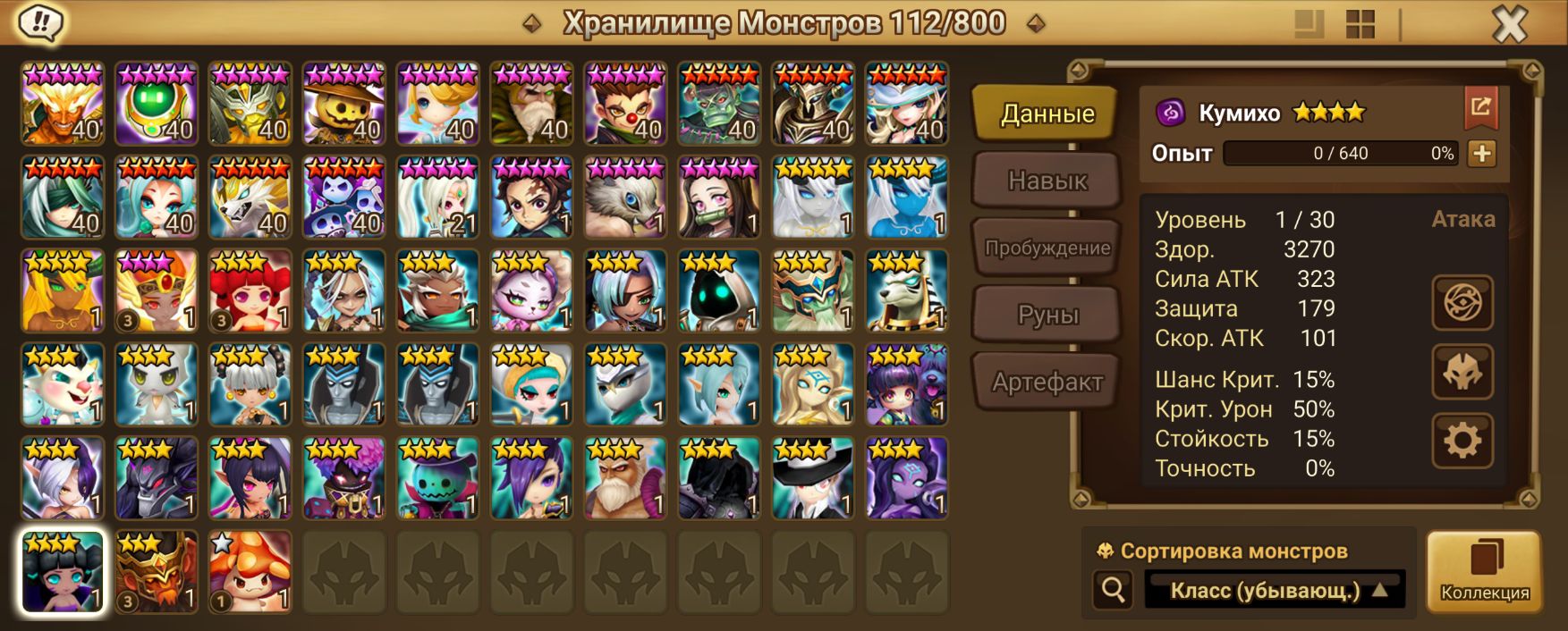This screenshot has height=631, width=1568.
Task: Show the Руны tab
Action: pyautogui.click(x=1047, y=315)
